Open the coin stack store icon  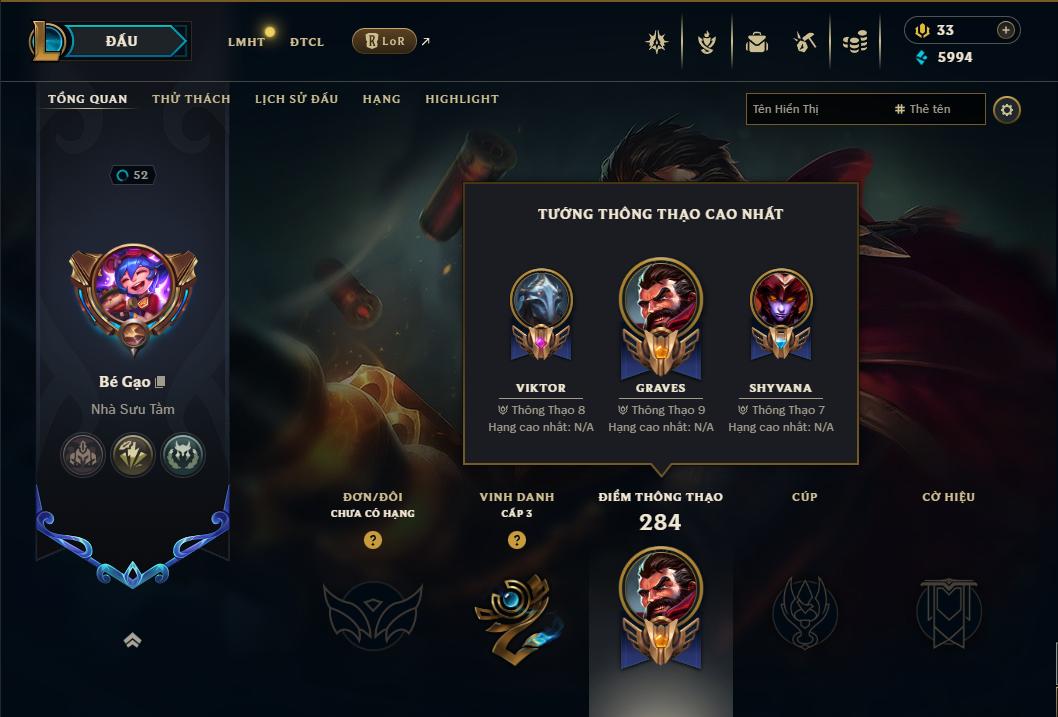tap(854, 42)
